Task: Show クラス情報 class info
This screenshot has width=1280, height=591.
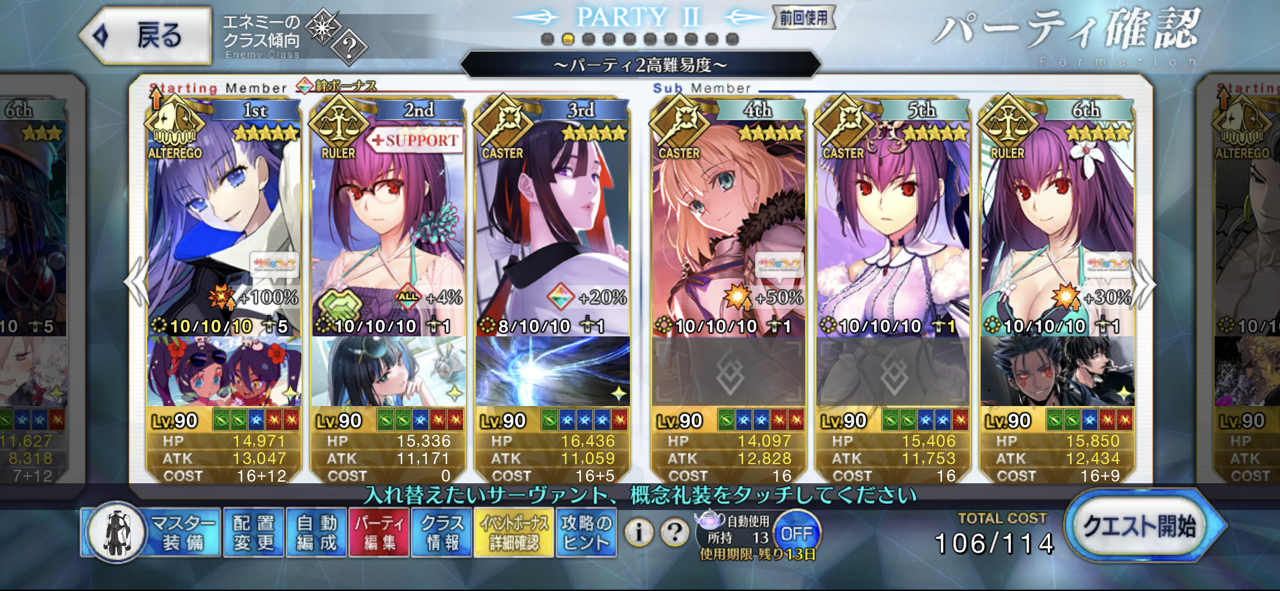Action: [441, 533]
